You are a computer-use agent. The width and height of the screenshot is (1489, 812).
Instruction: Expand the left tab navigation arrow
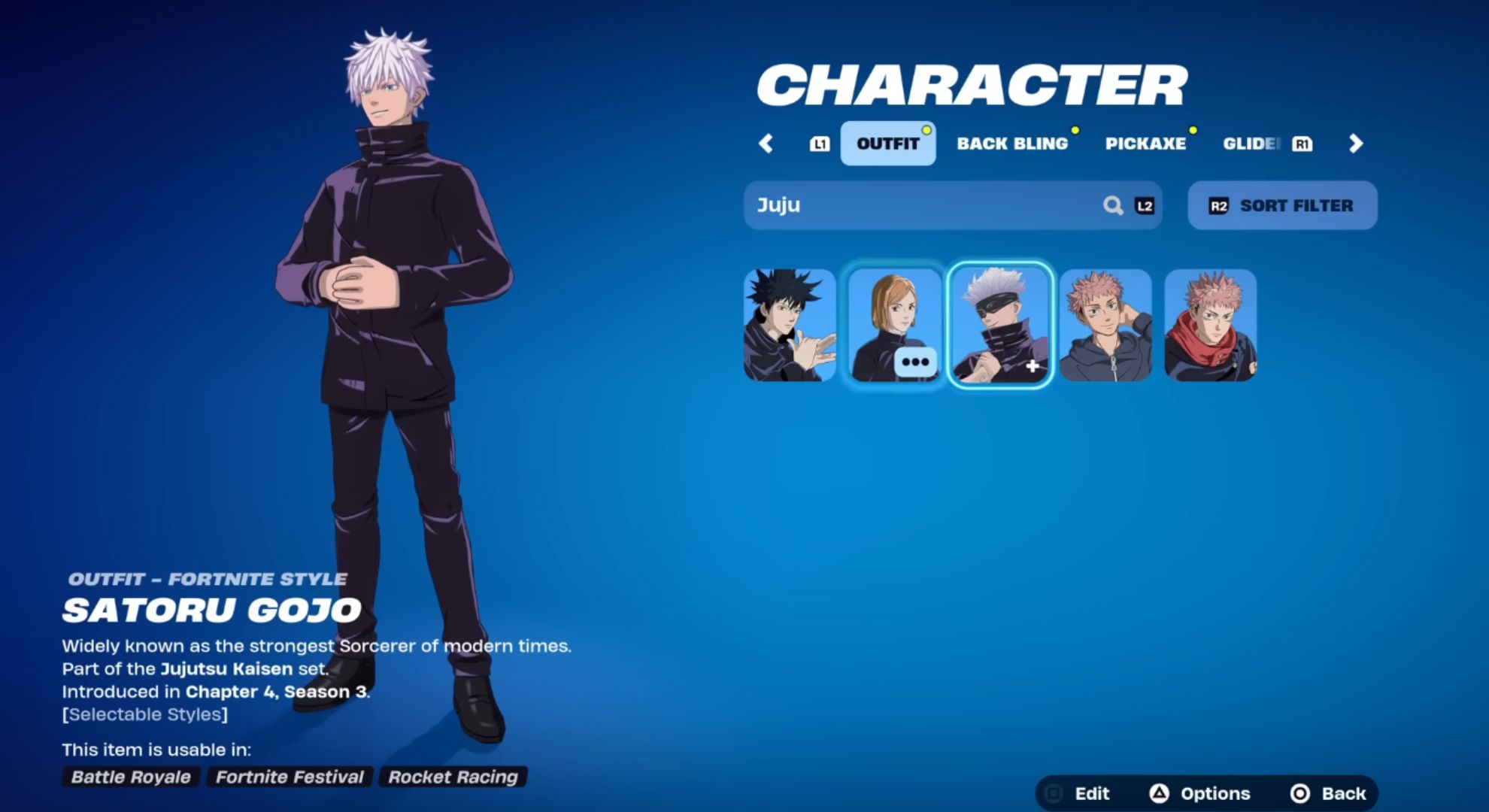click(x=766, y=143)
